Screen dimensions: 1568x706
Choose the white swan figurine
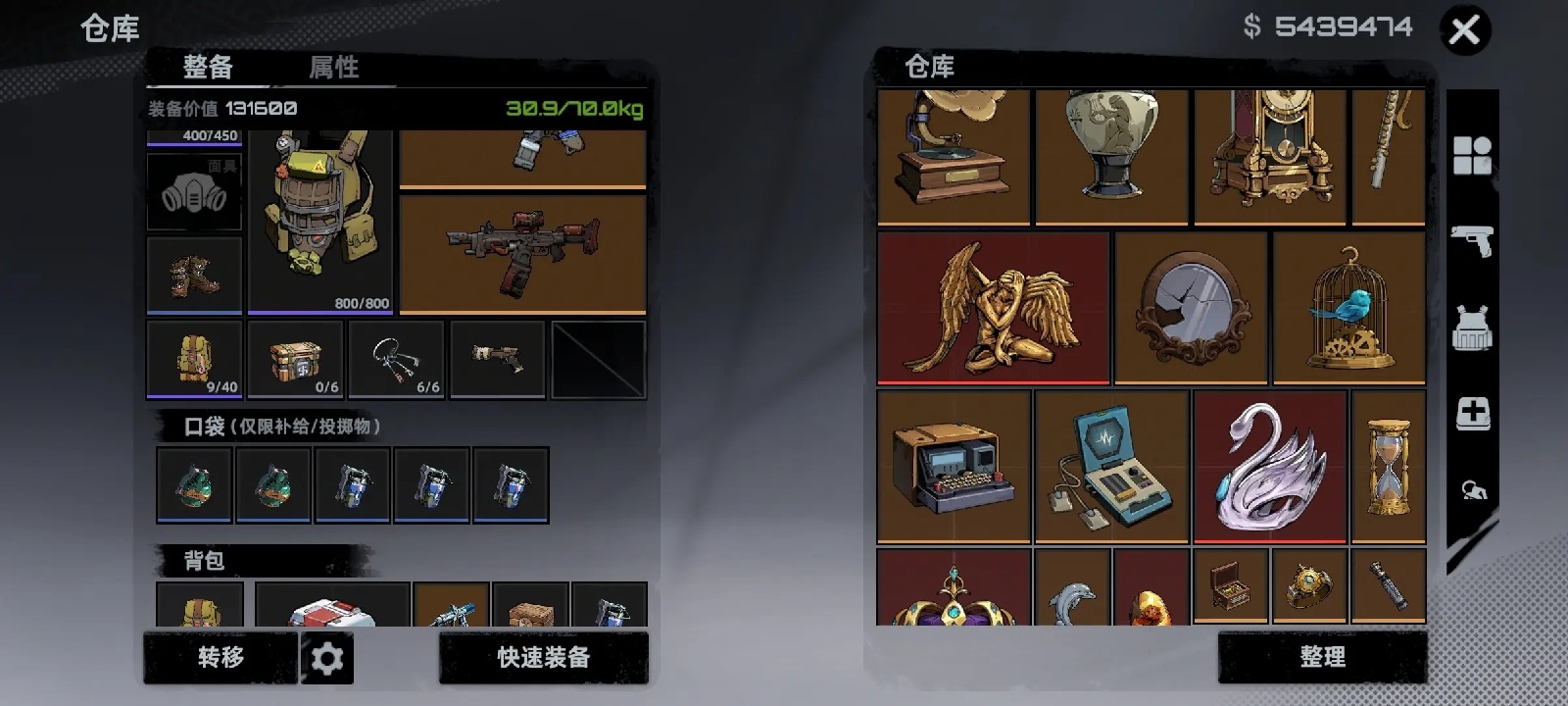click(x=1269, y=467)
